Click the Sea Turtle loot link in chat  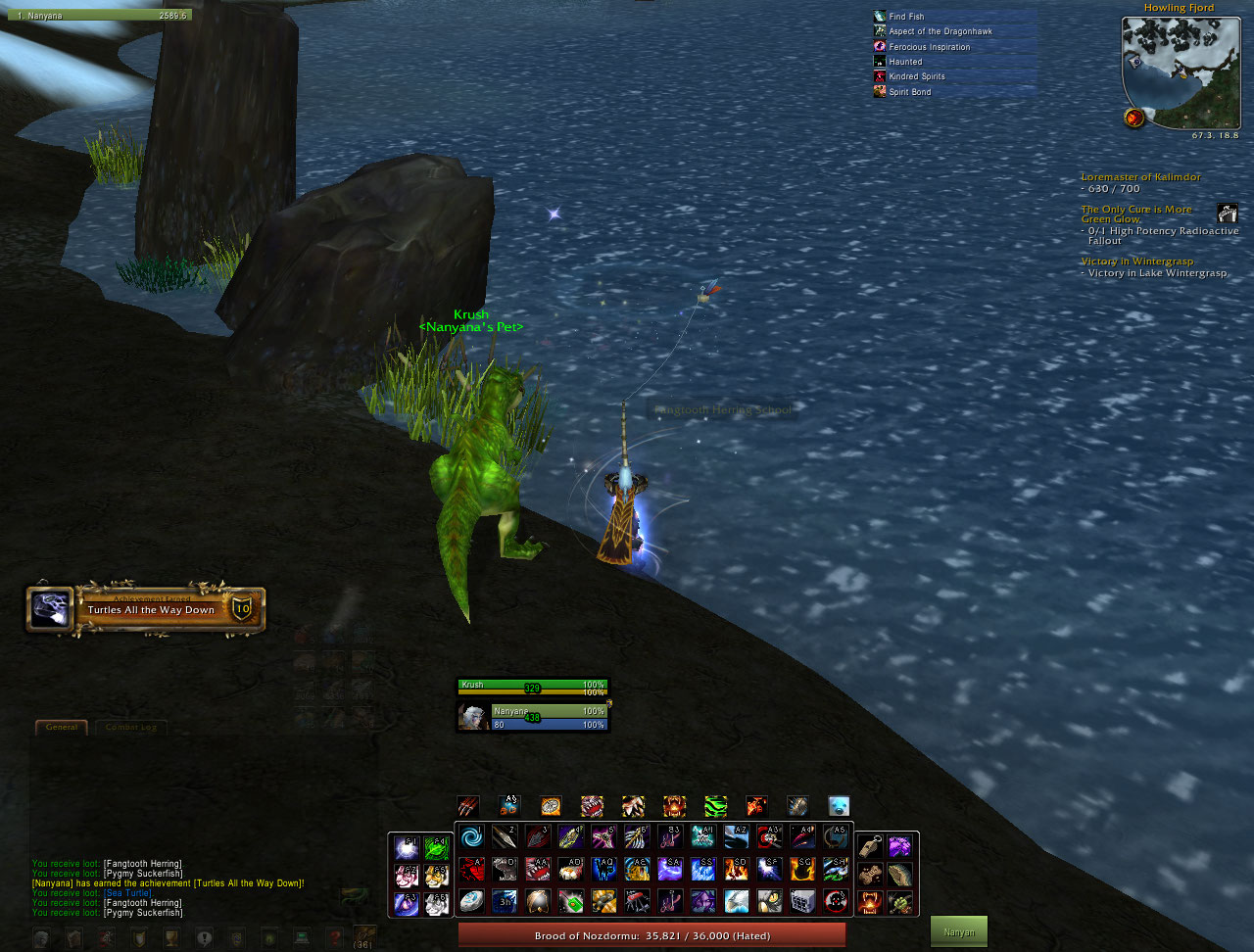click(127, 893)
